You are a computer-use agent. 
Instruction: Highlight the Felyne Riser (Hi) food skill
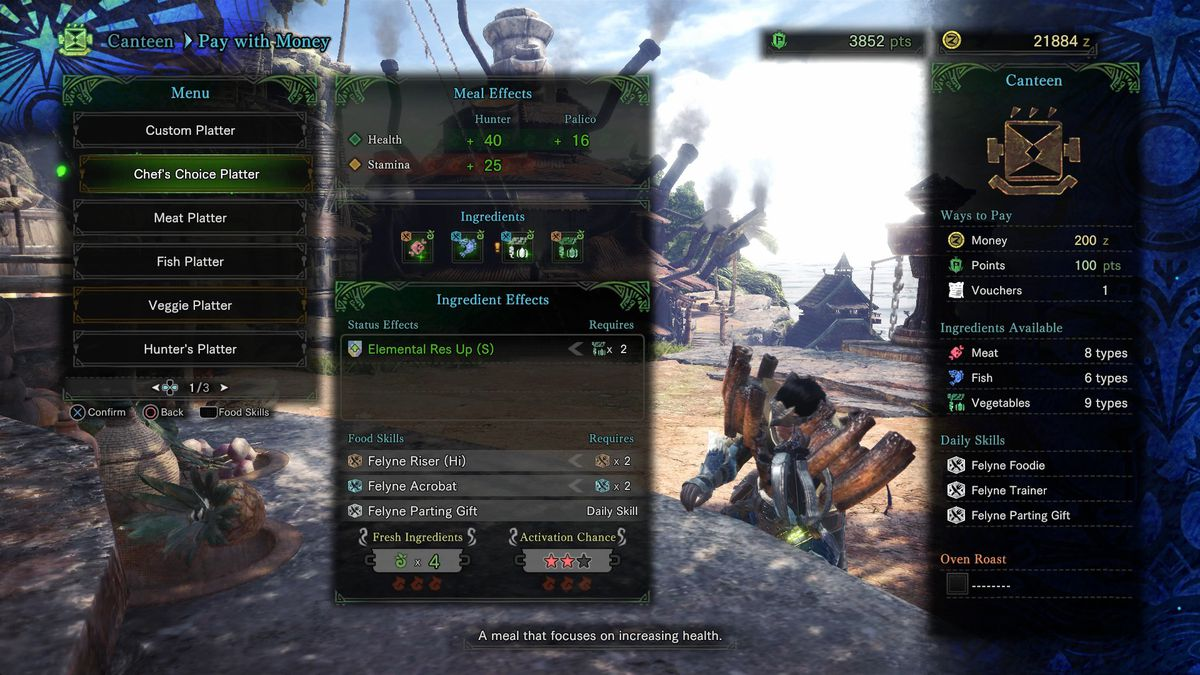point(492,461)
